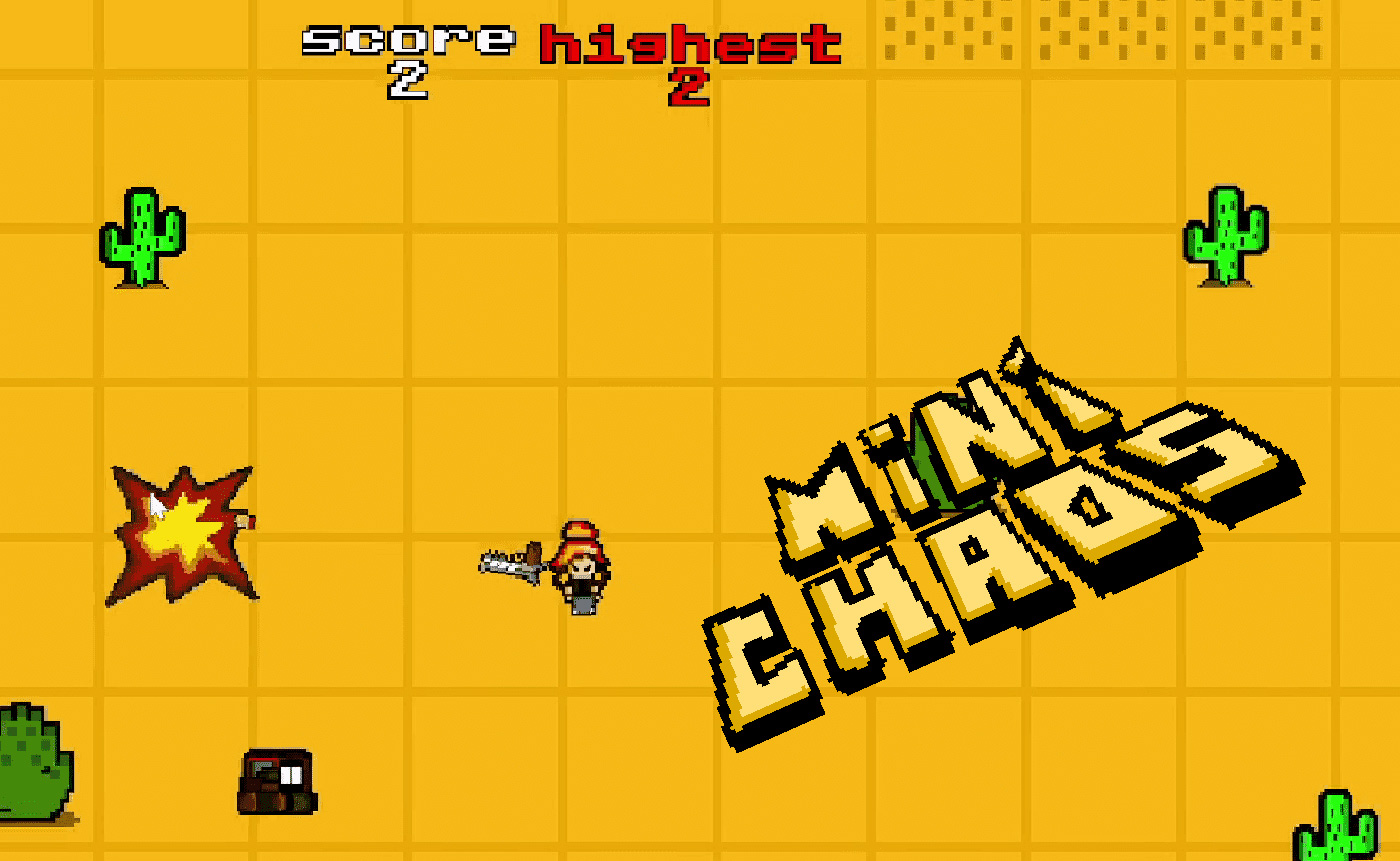Click the yellow center of the explosion
Viewport: 1400px width, 861px height.
[x=183, y=528]
